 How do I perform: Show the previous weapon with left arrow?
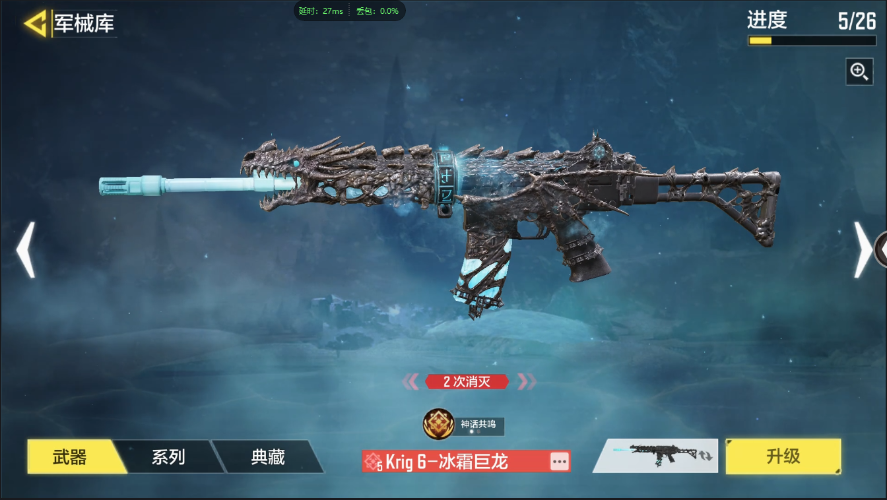pyautogui.click(x=25, y=250)
